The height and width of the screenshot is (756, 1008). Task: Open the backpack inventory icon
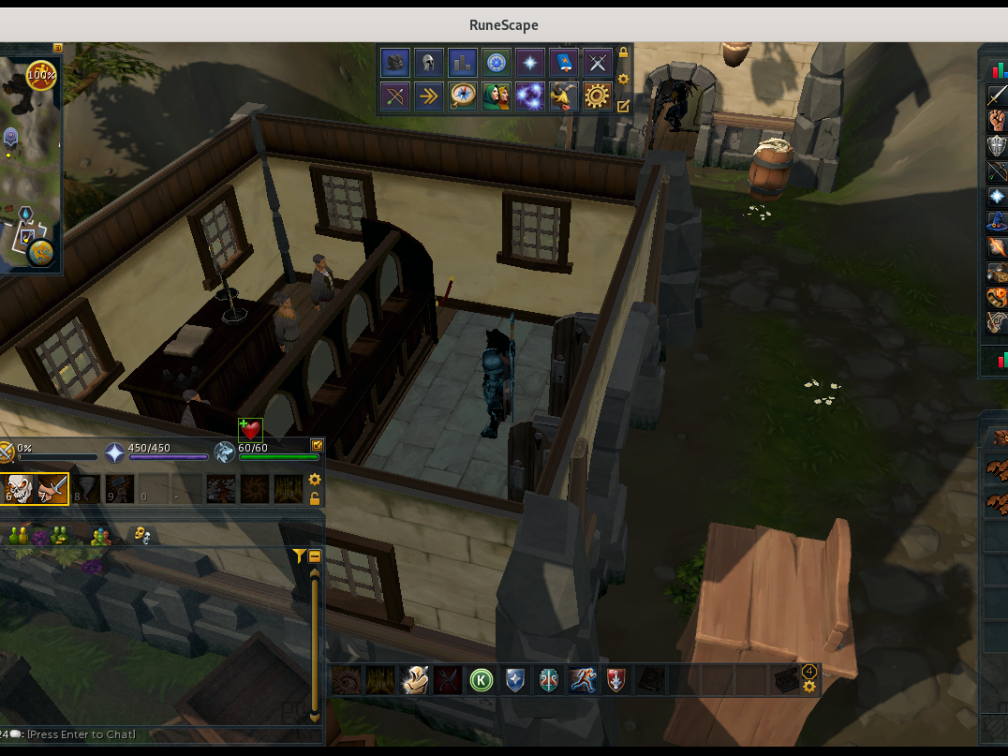coord(396,62)
